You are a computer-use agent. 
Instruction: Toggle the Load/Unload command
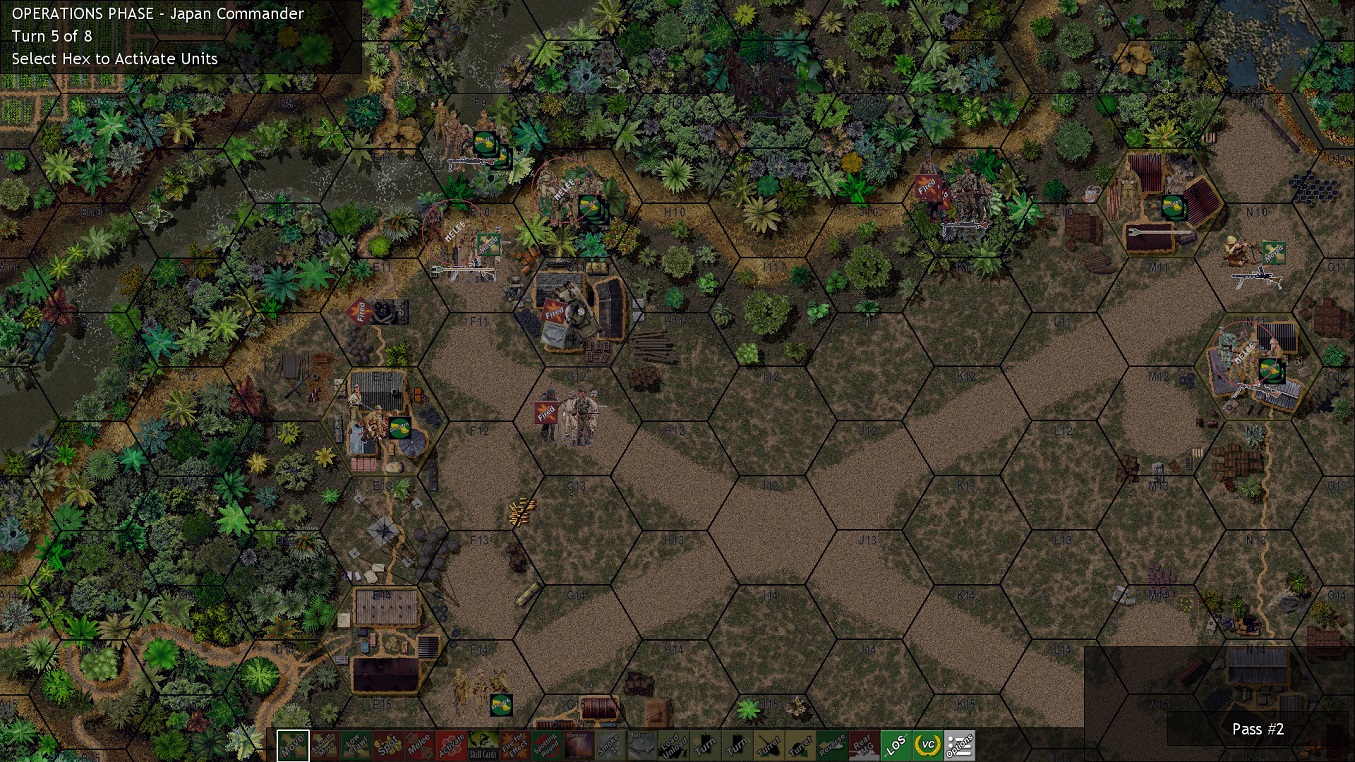click(x=671, y=744)
